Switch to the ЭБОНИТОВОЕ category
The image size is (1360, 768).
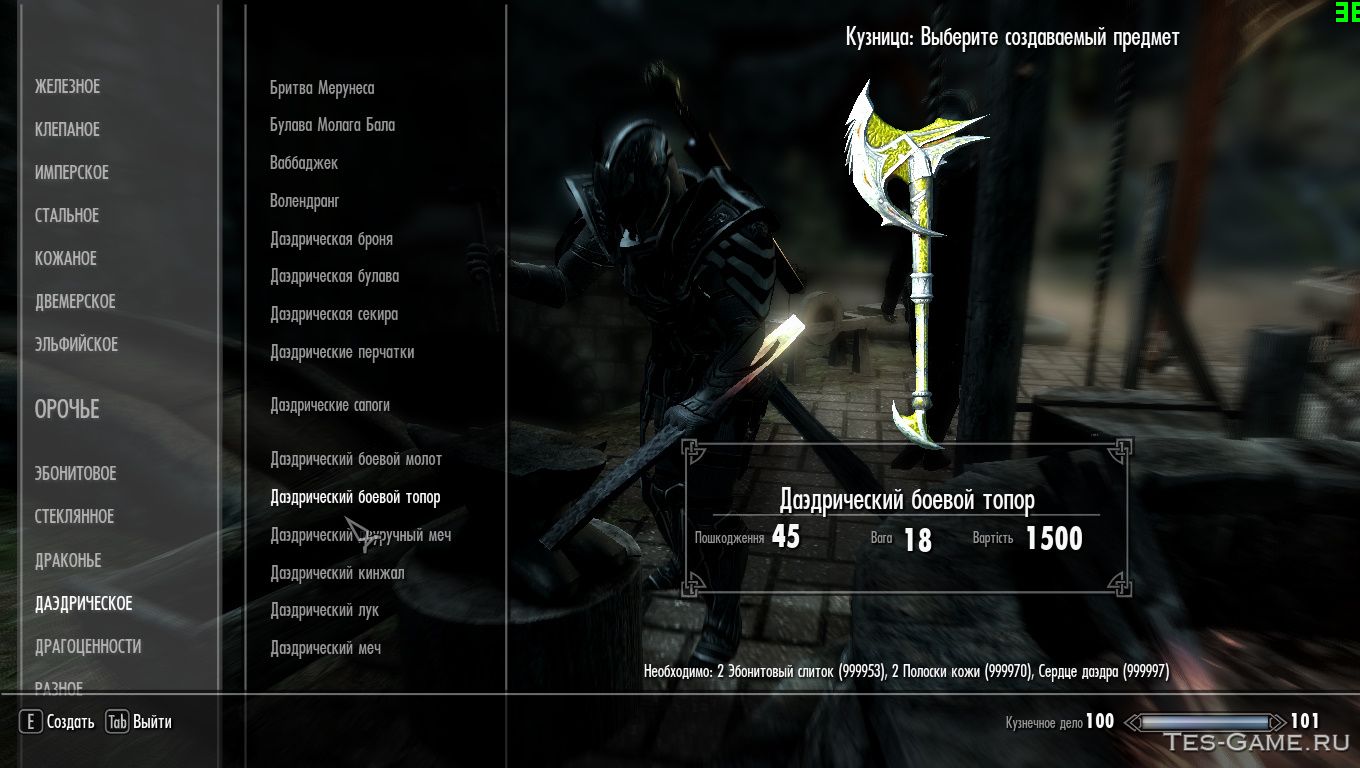tap(76, 474)
